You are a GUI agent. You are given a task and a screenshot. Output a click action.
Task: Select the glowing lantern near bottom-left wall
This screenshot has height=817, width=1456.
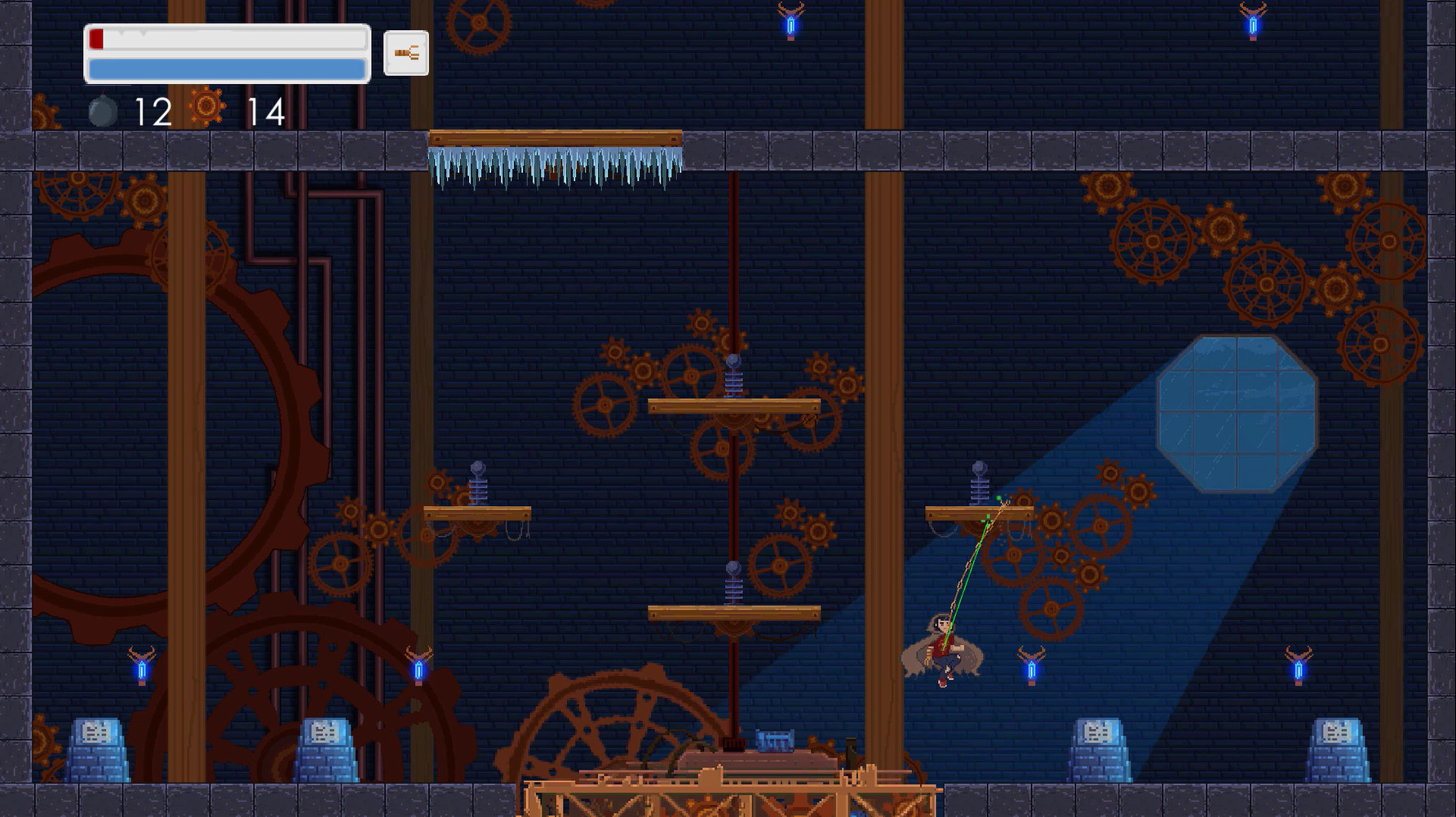[x=142, y=673]
